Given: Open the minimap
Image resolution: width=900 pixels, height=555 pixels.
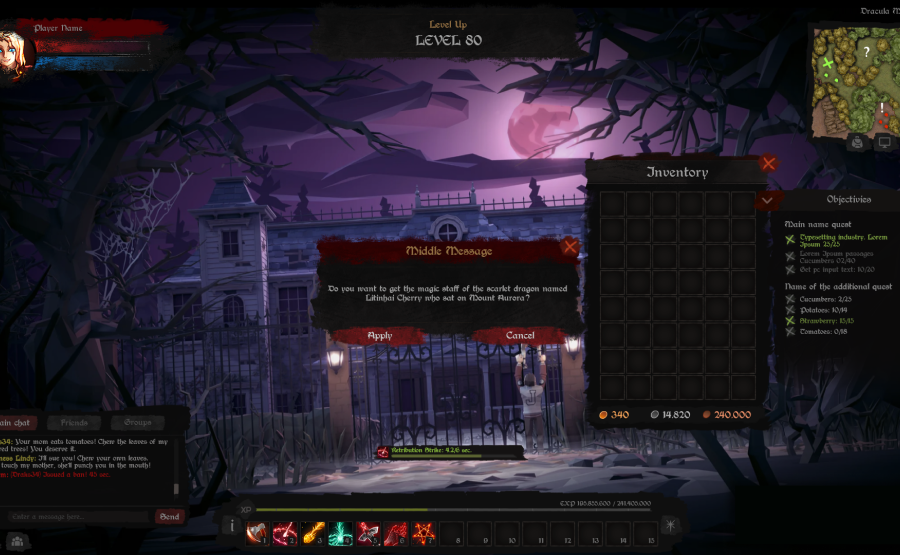Looking at the screenshot, I should pos(850,81).
